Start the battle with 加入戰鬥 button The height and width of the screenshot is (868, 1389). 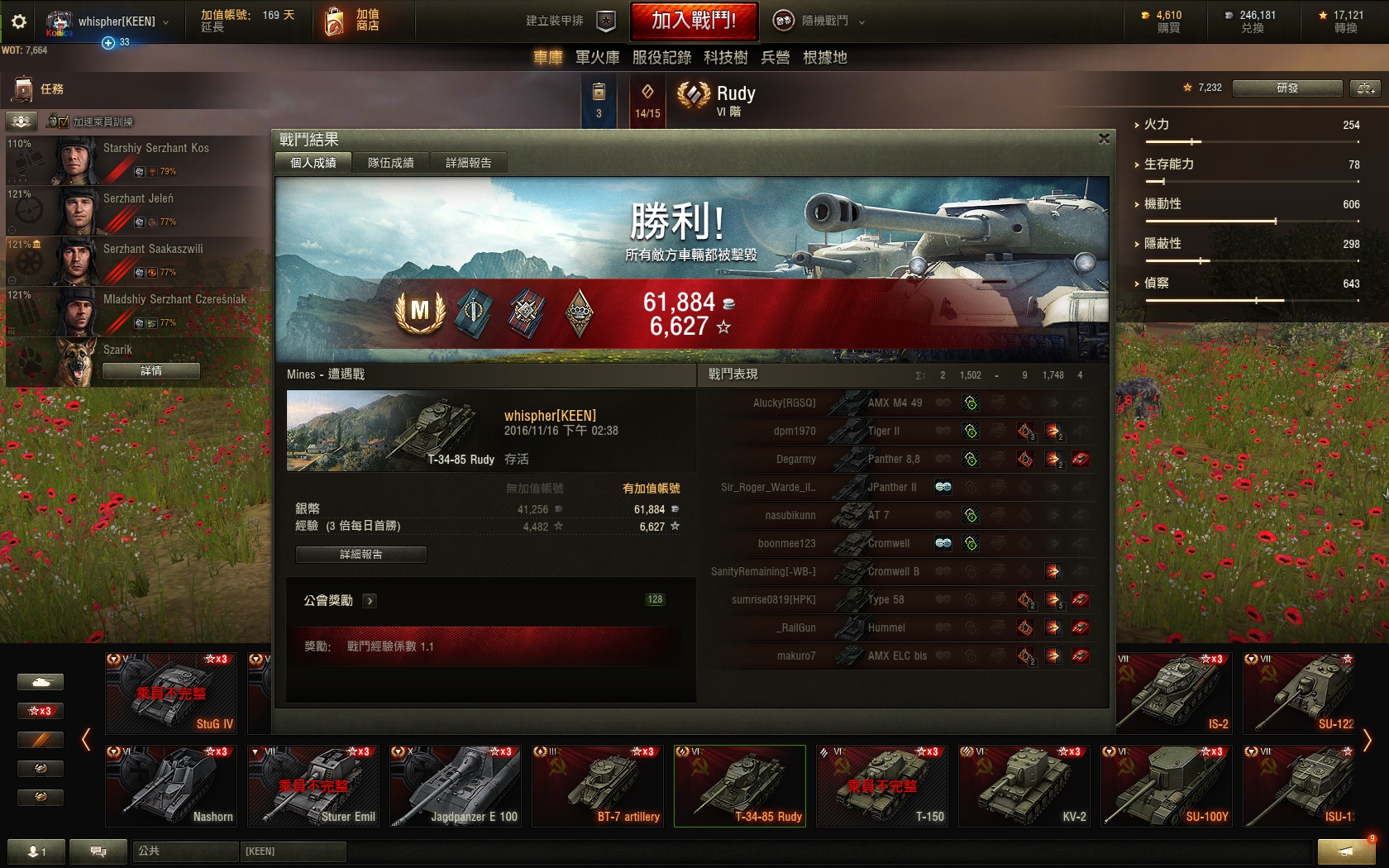click(693, 21)
